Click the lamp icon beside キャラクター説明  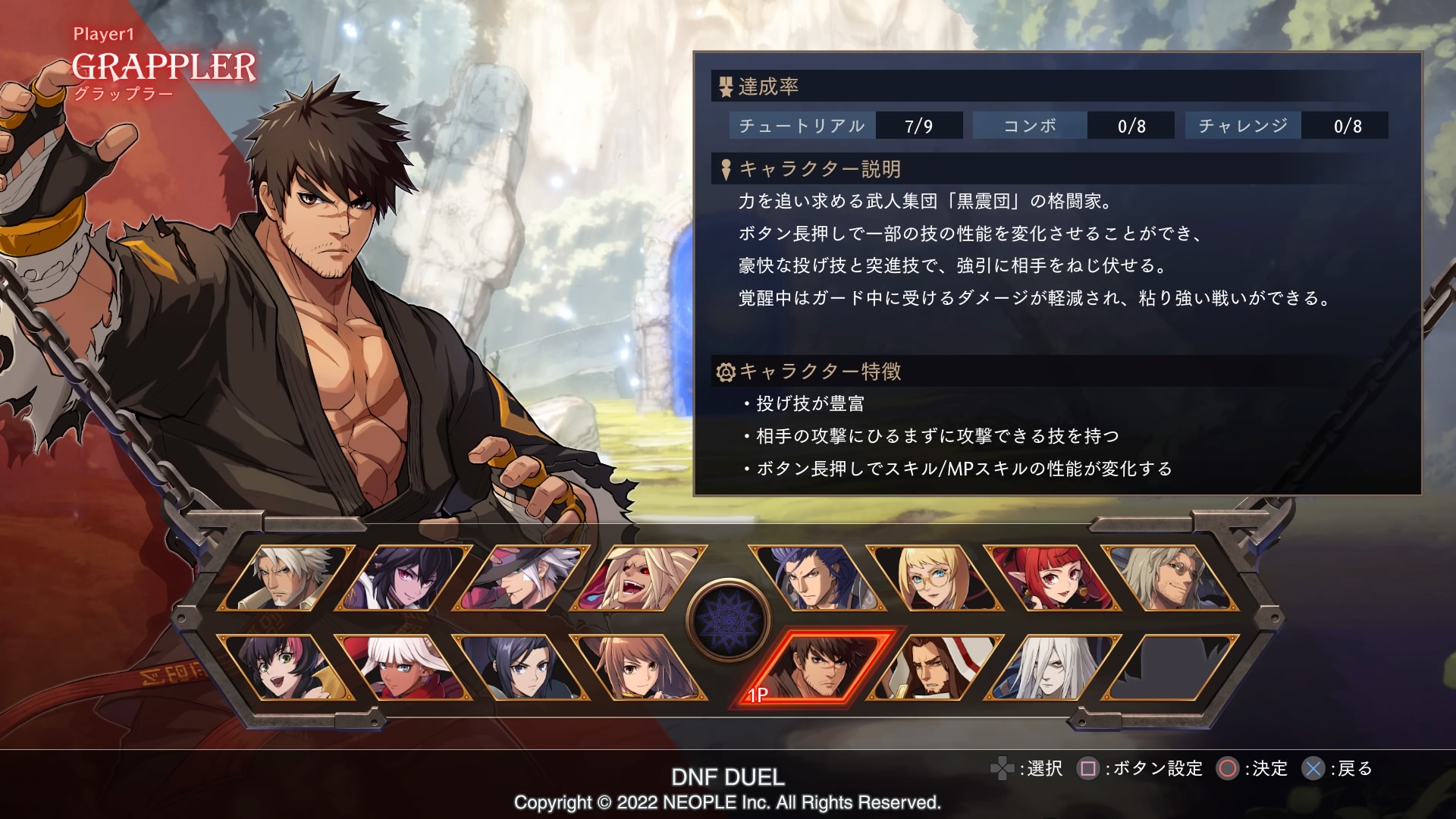[x=725, y=170]
